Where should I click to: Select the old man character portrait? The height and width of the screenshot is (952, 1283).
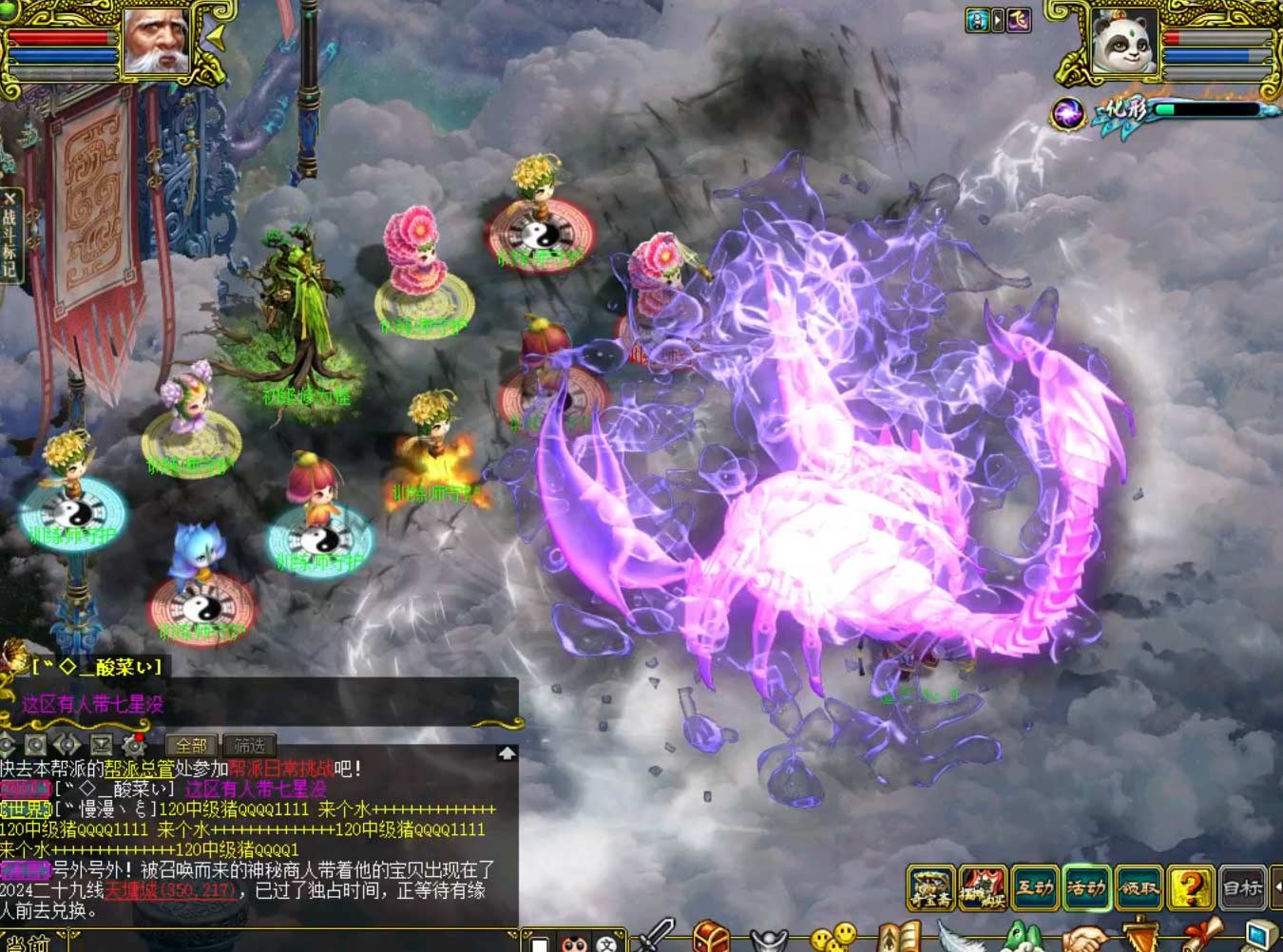(x=156, y=41)
